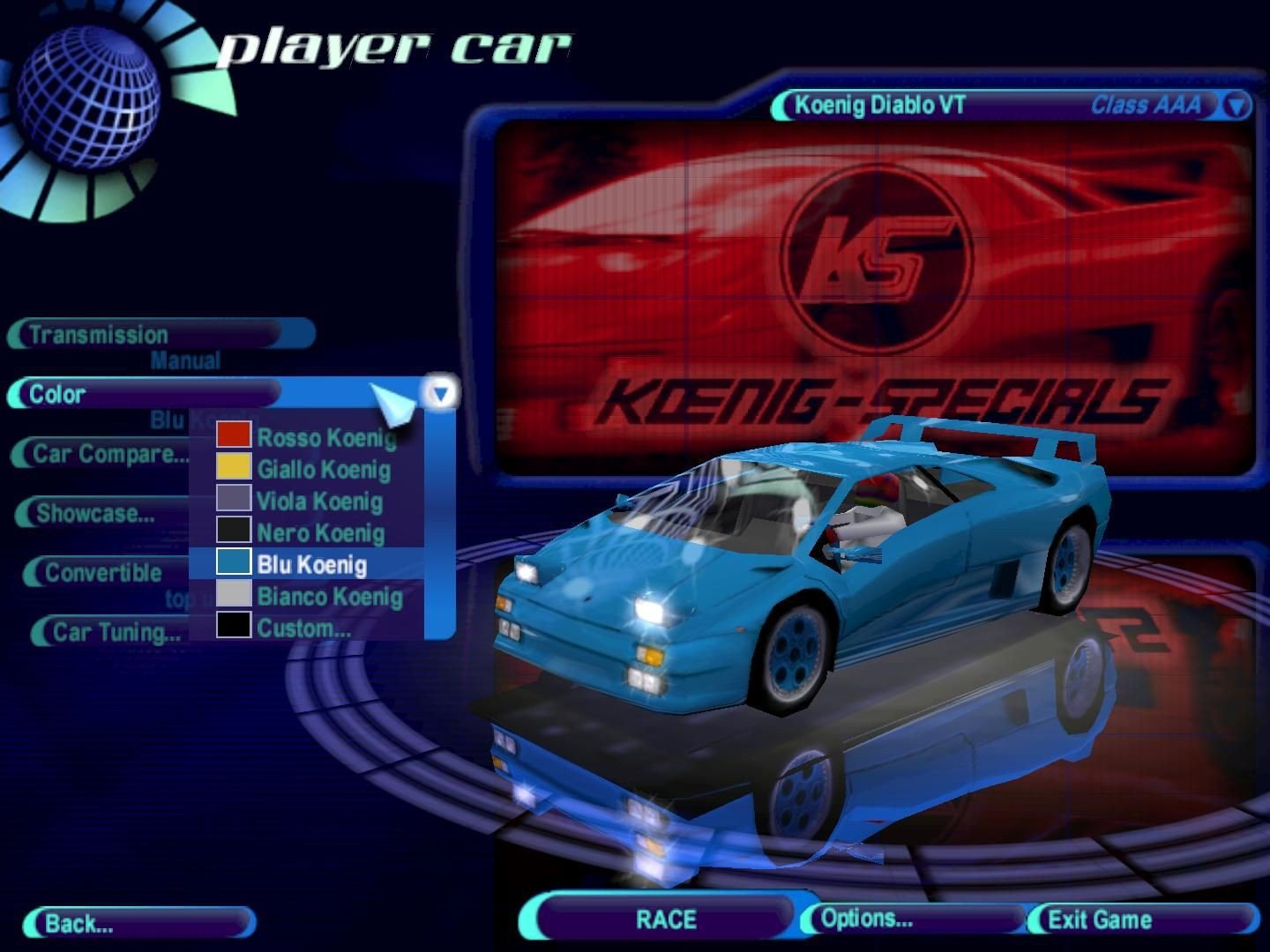Open the Custom... color option
Viewport: 1270px width, 952px height.
tap(303, 628)
